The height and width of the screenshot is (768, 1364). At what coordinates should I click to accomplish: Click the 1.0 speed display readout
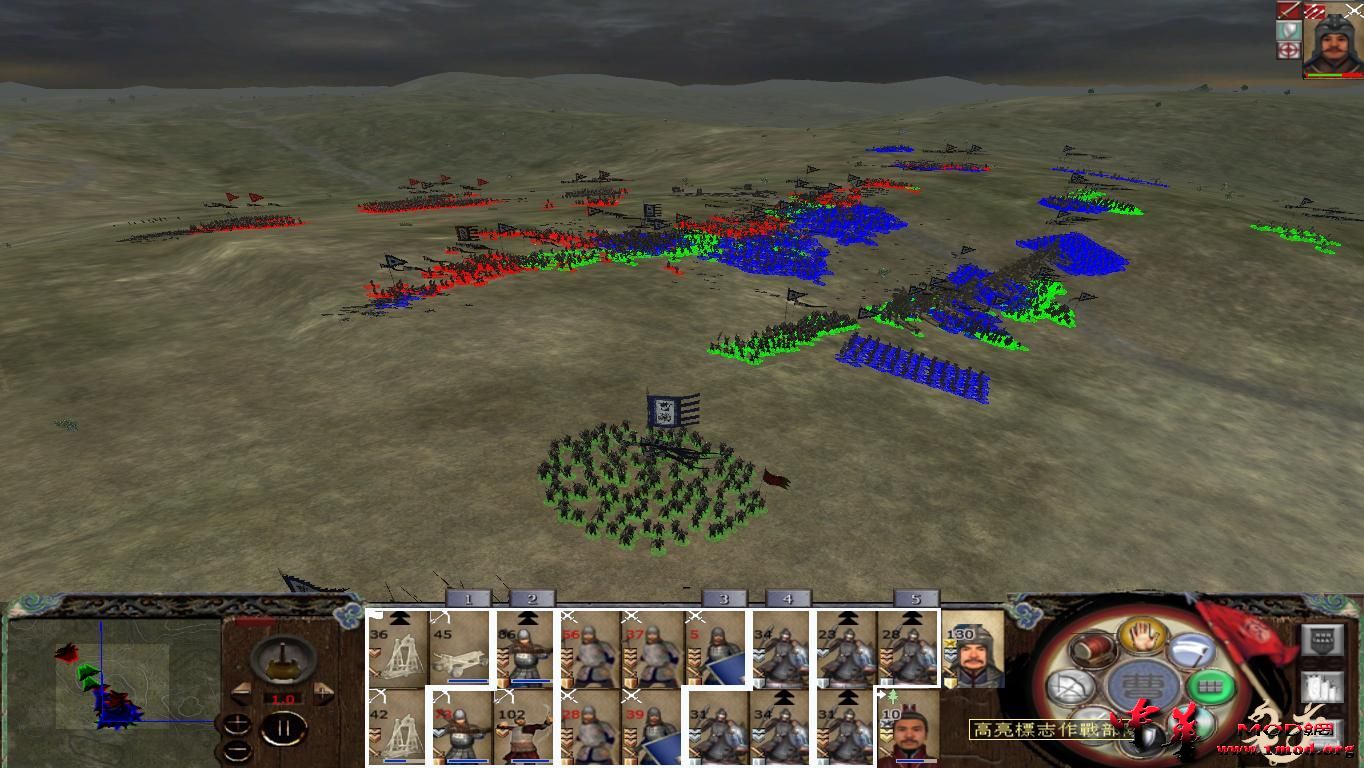pos(283,698)
